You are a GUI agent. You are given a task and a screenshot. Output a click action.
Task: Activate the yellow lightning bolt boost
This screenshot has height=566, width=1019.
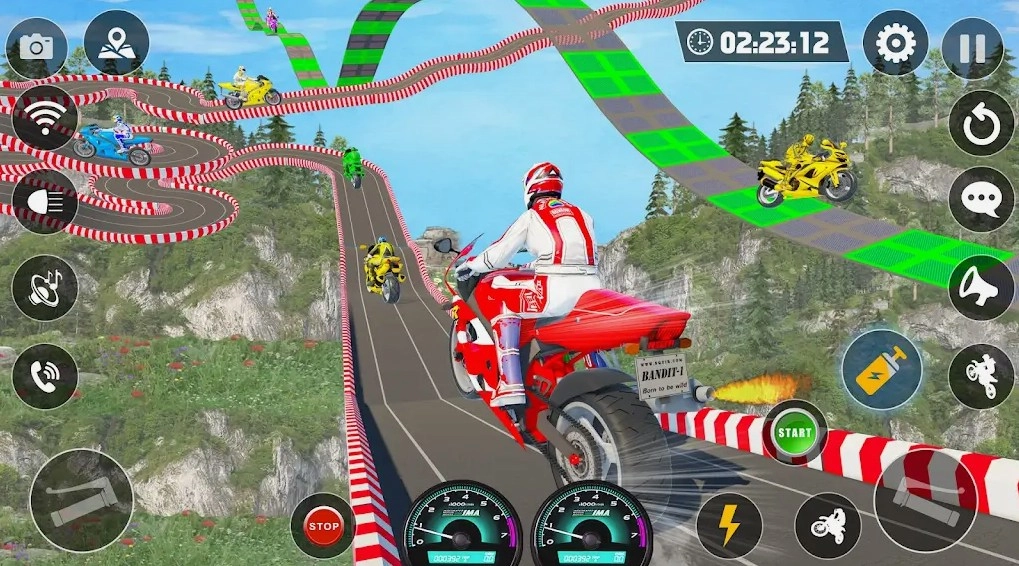coord(728,525)
